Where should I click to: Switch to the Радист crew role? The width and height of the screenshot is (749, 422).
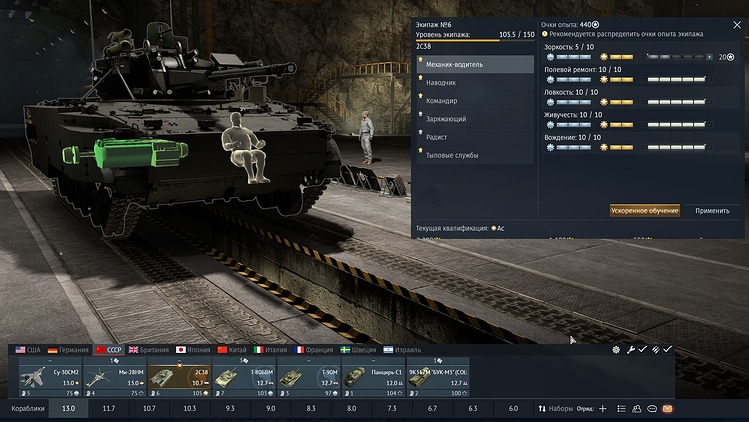pos(475,137)
